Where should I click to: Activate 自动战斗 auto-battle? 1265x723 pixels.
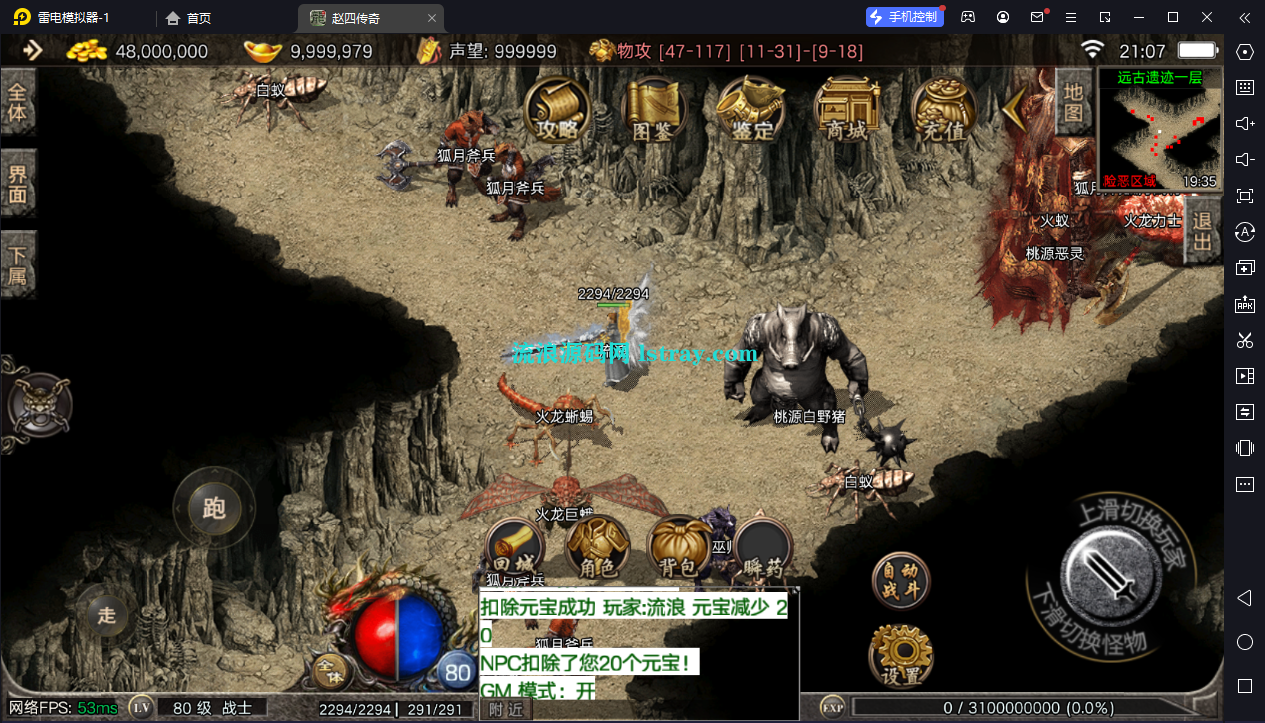(900, 581)
